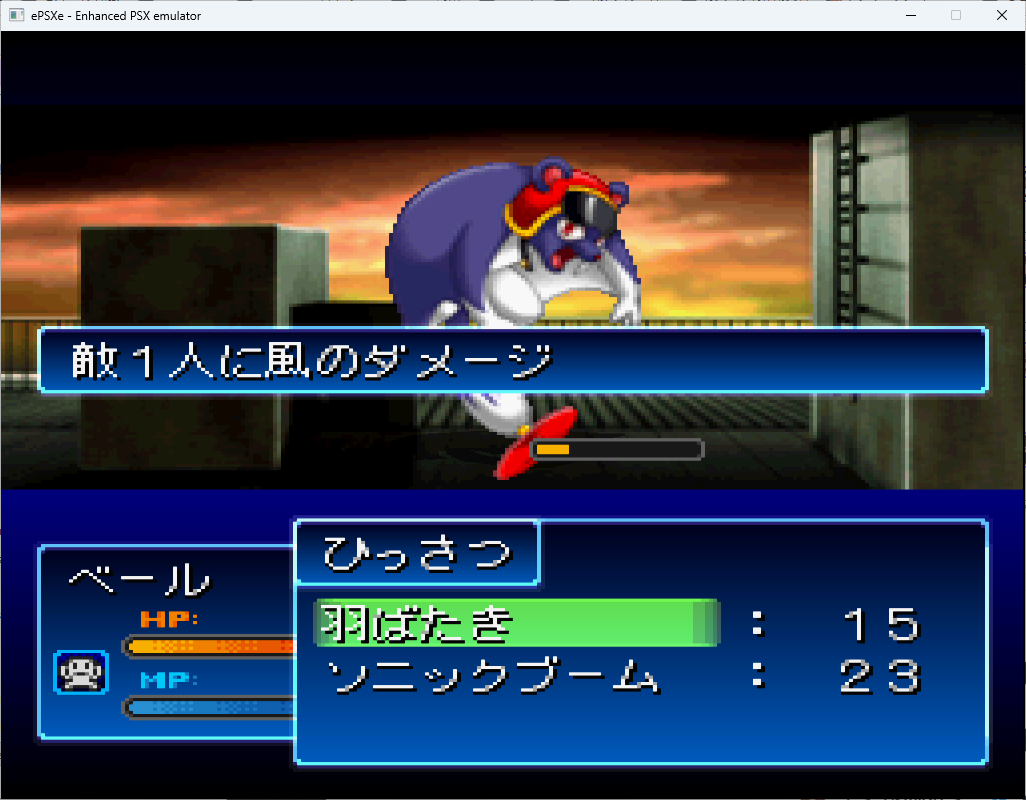Close the ePSXe emulator window
The height and width of the screenshot is (800, 1026).
pyautogui.click(x=1002, y=15)
